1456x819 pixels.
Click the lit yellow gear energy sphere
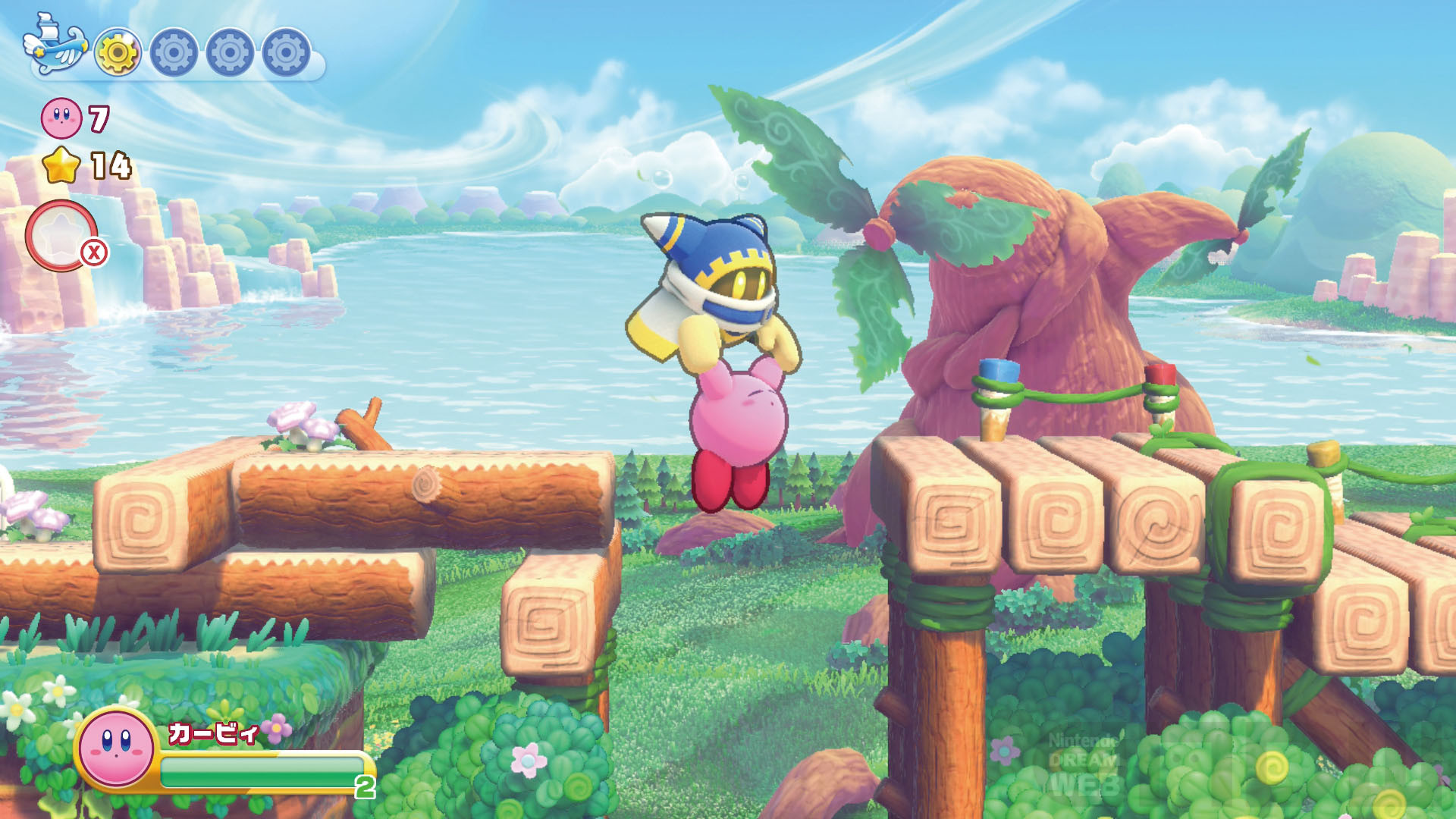[x=118, y=52]
